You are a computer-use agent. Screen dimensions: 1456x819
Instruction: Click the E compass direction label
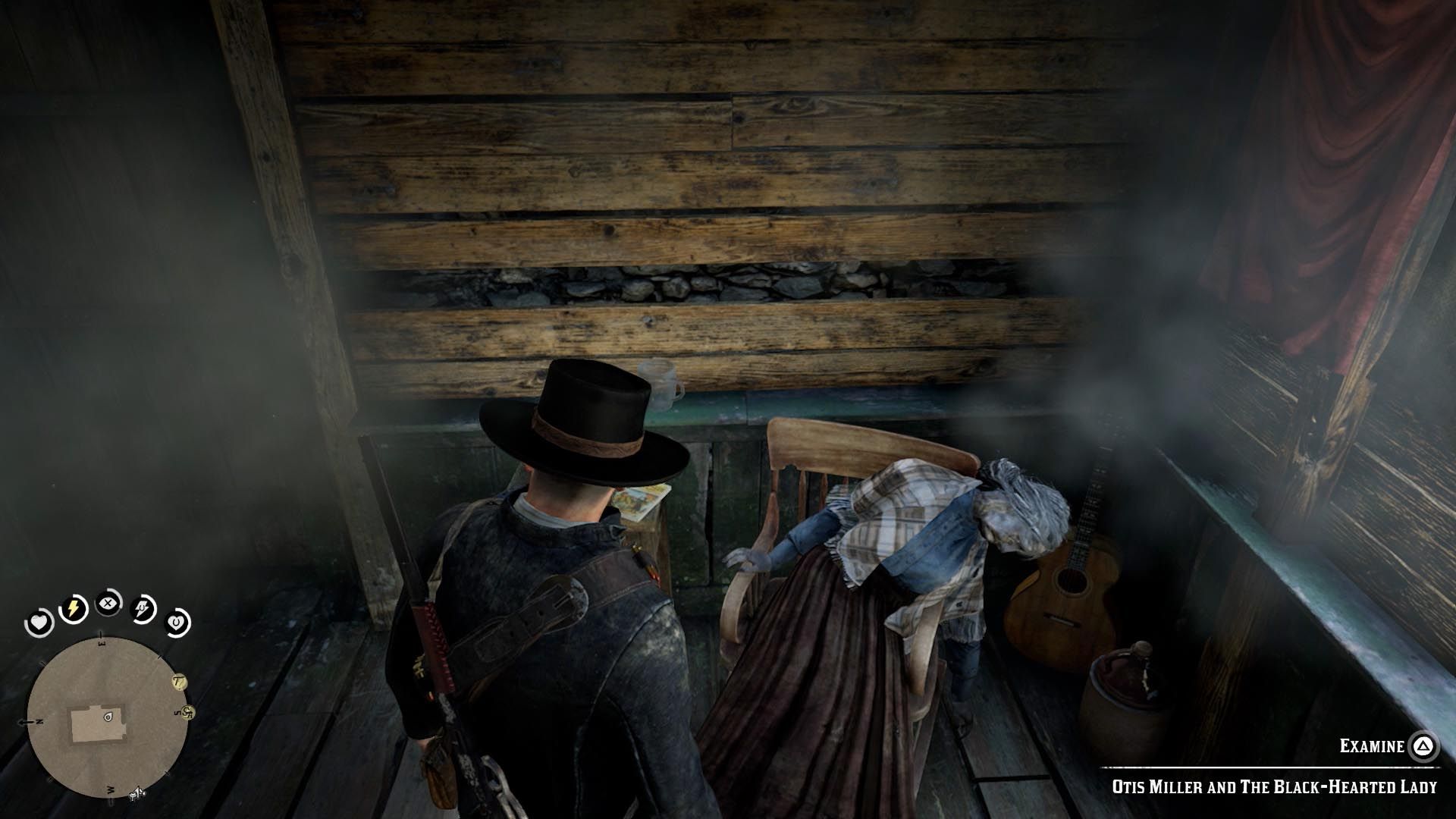coord(102,642)
